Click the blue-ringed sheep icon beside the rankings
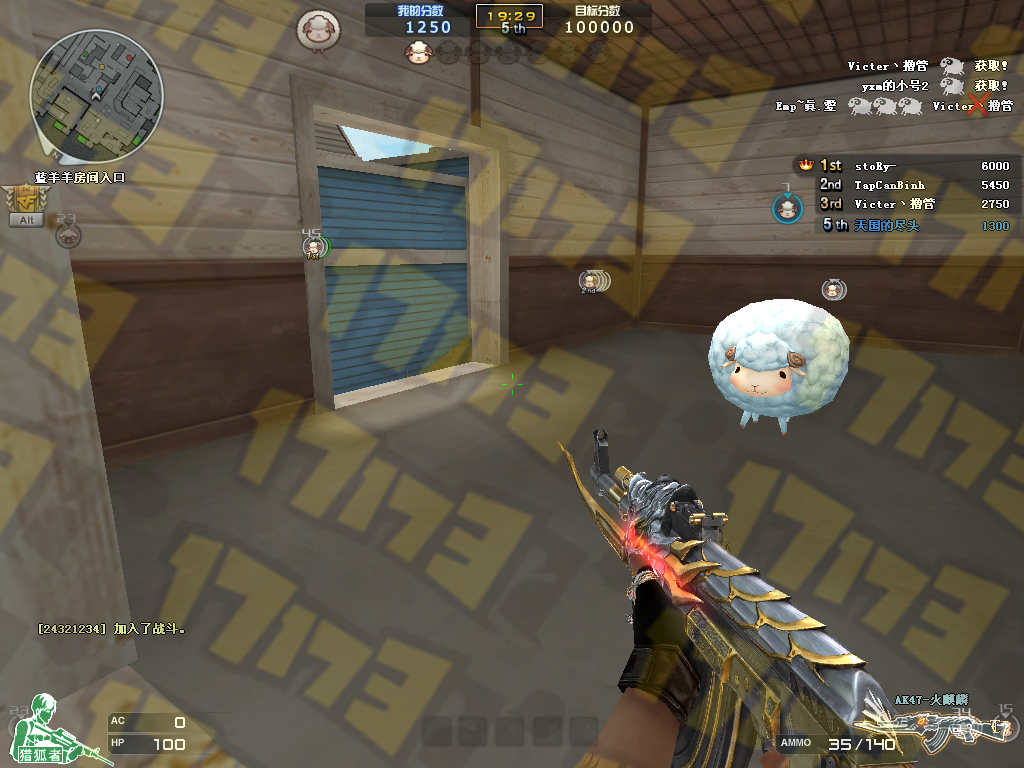 (x=788, y=208)
